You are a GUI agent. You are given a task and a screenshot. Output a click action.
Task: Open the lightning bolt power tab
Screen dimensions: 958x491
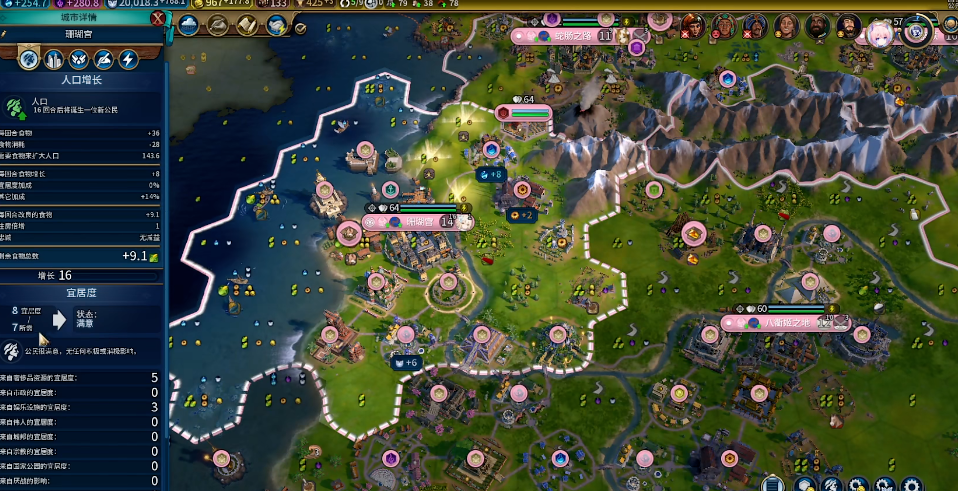point(128,59)
